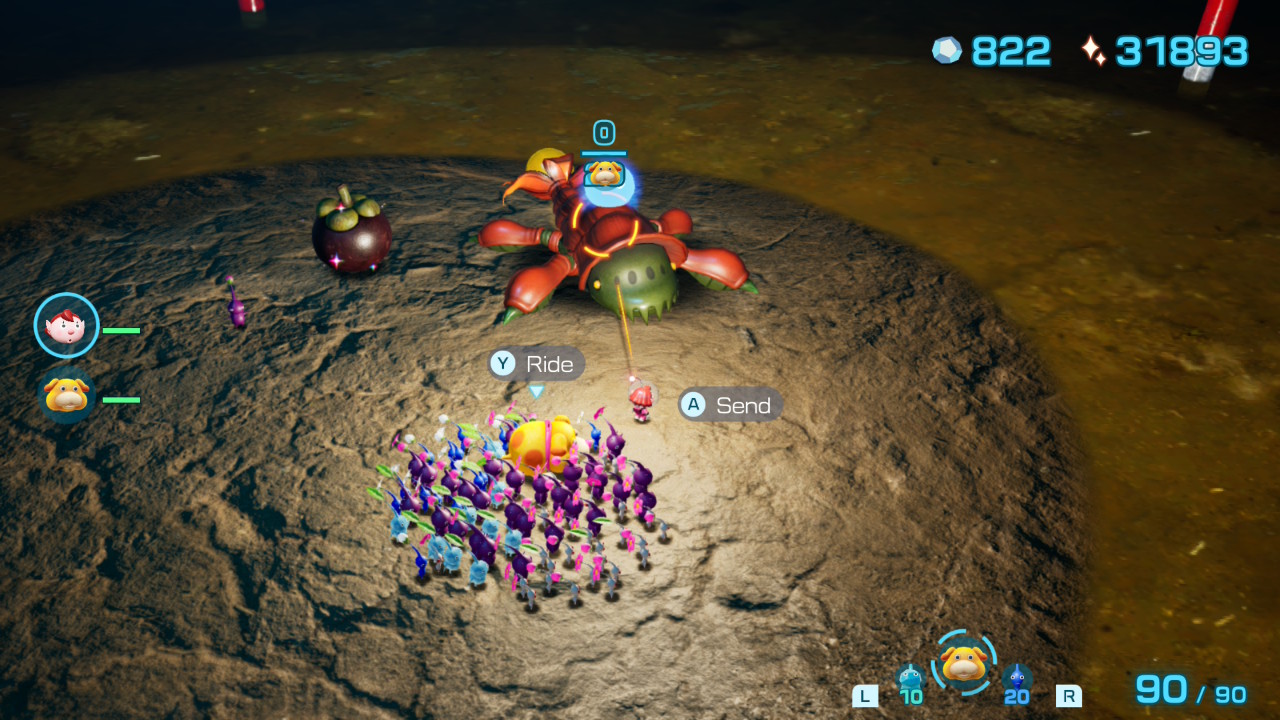Pick the Blue Pikmin squad icon
The width and height of the screenshot is (1280, 720).
click(1017, 678)
